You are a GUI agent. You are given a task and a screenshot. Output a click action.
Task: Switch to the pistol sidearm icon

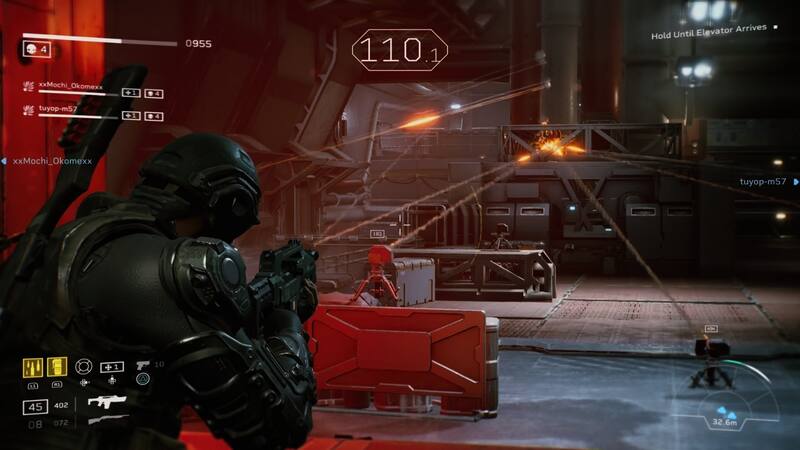[143, 364]
